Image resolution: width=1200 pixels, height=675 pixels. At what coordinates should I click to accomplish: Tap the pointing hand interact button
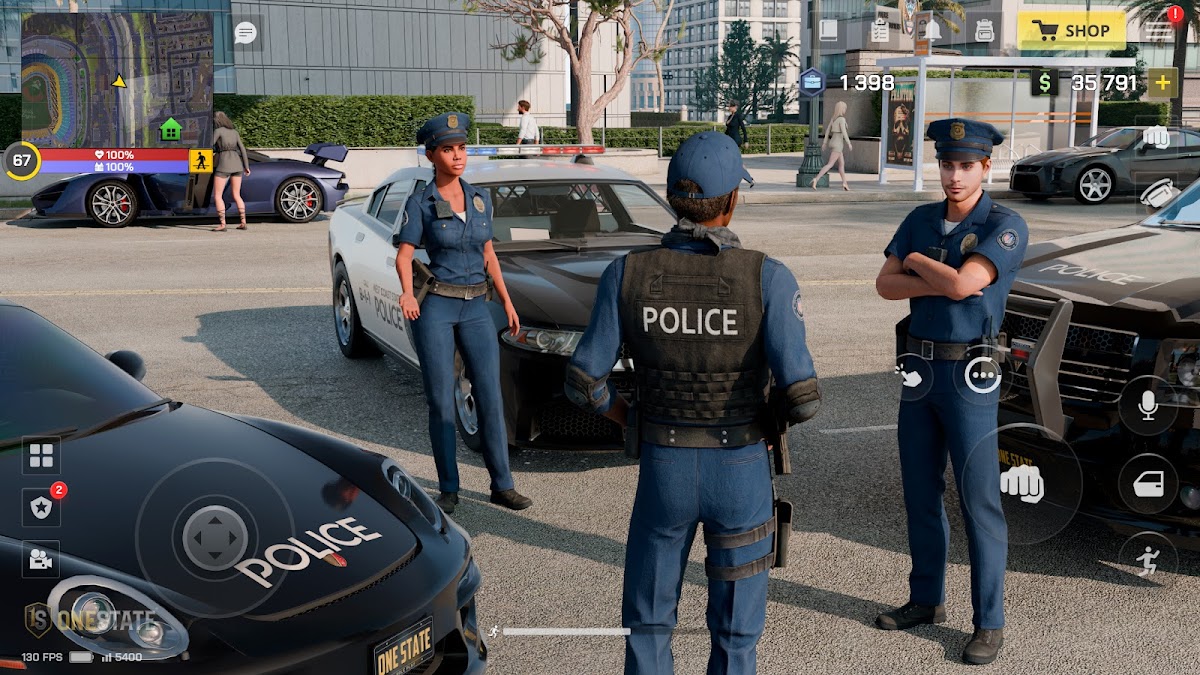click(x=911, y=377)
